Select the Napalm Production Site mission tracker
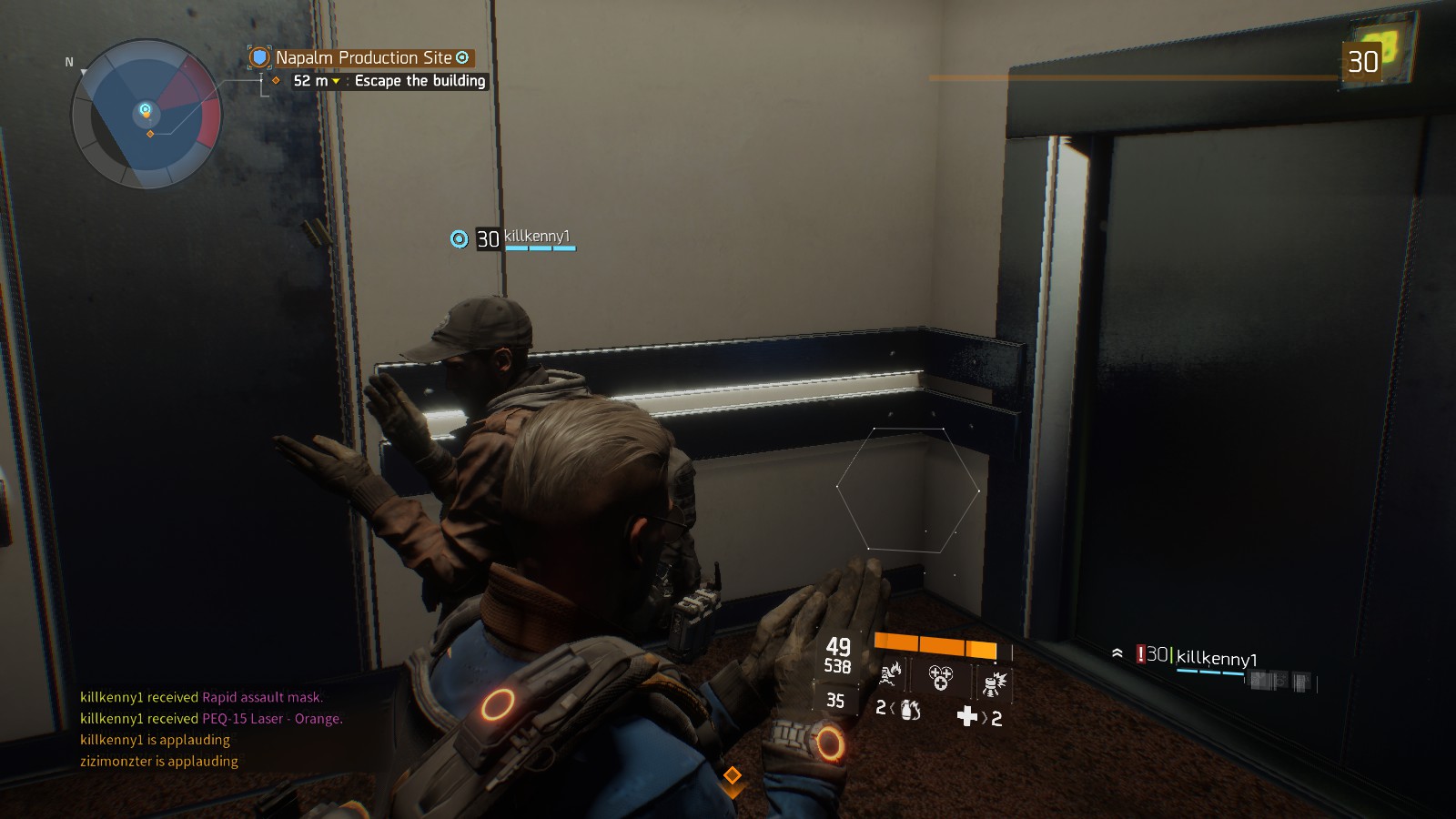 coord(363,57)
